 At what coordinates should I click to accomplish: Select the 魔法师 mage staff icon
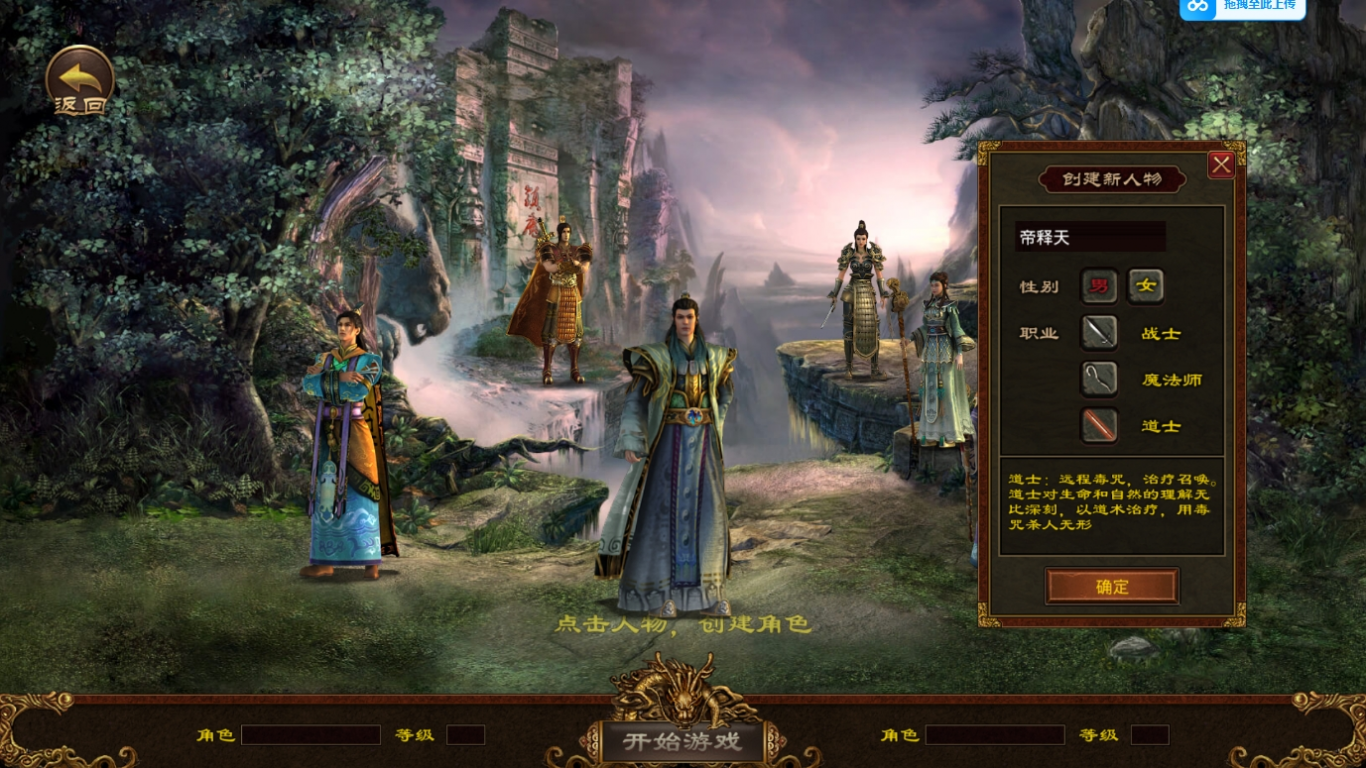point(1099,379)
